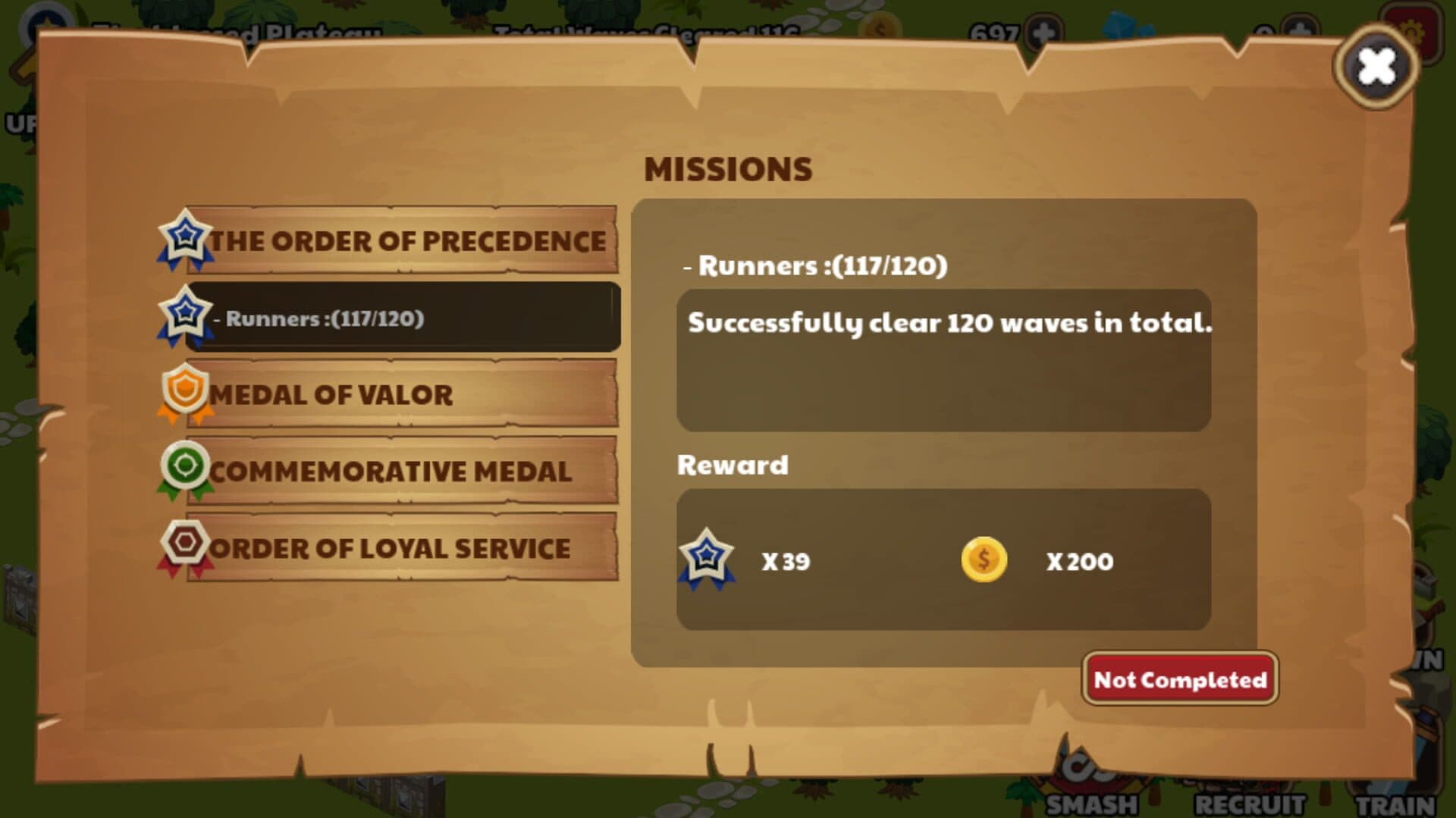
Task: Open the Runners (117/120) mission entry
Action: coord(402,318)
